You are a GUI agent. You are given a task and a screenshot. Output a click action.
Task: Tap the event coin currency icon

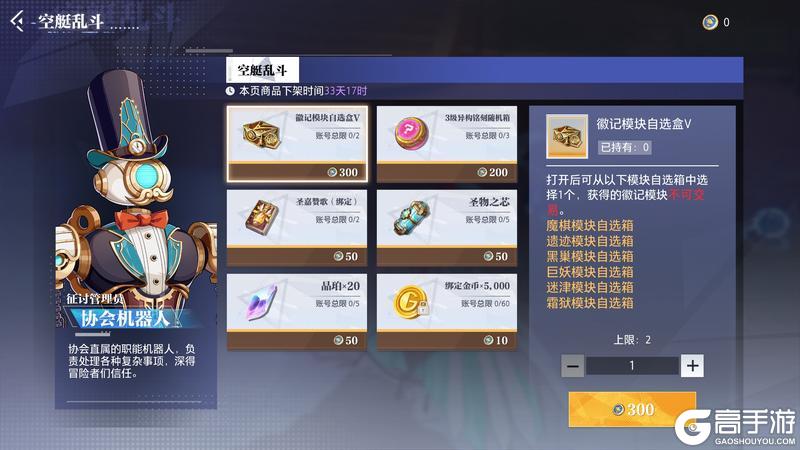[709, 22]
